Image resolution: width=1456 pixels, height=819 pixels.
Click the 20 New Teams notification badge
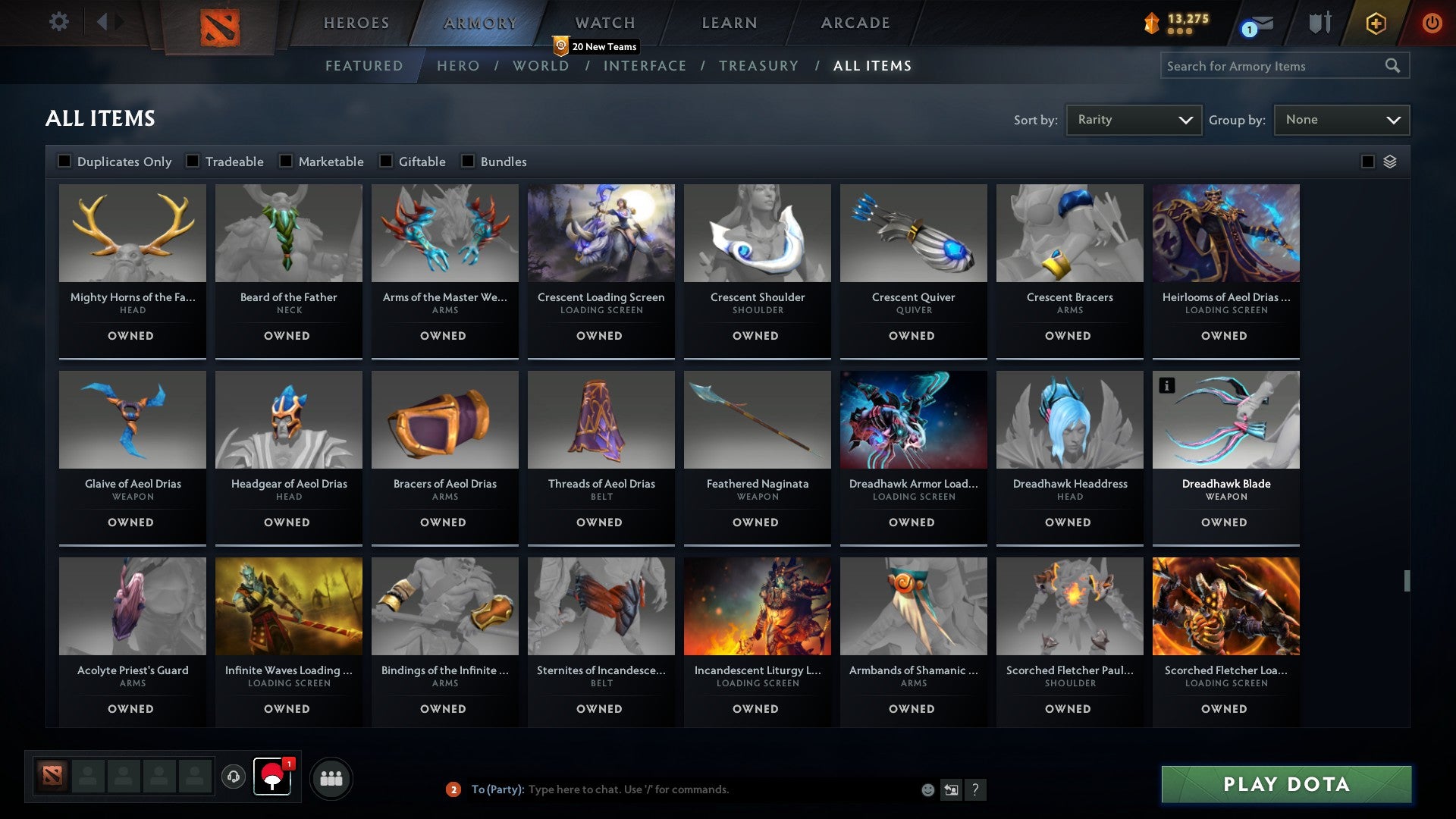pos(596,46)
